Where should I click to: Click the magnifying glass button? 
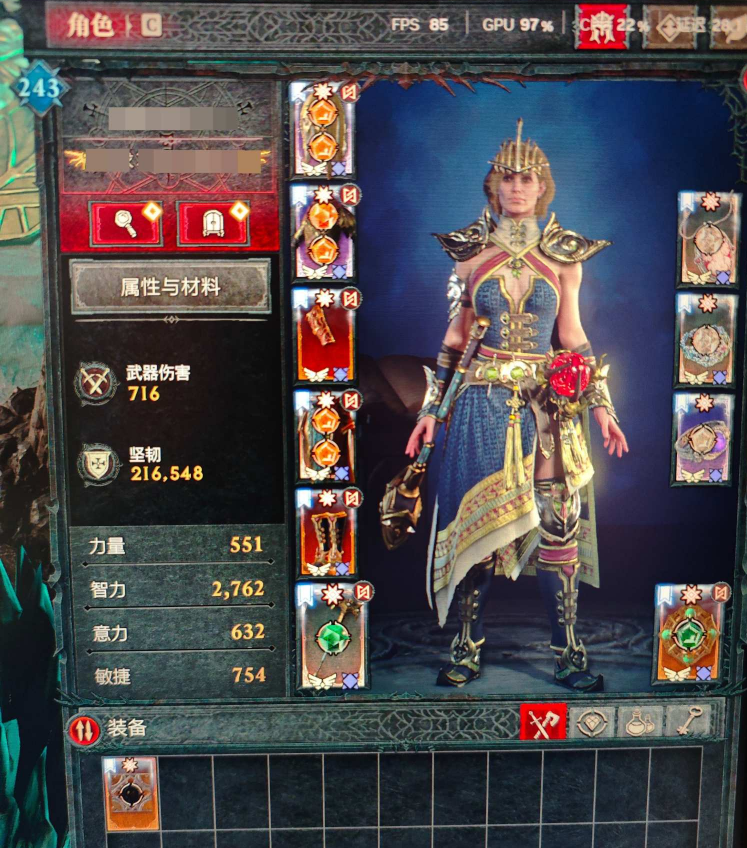point(125,223)
